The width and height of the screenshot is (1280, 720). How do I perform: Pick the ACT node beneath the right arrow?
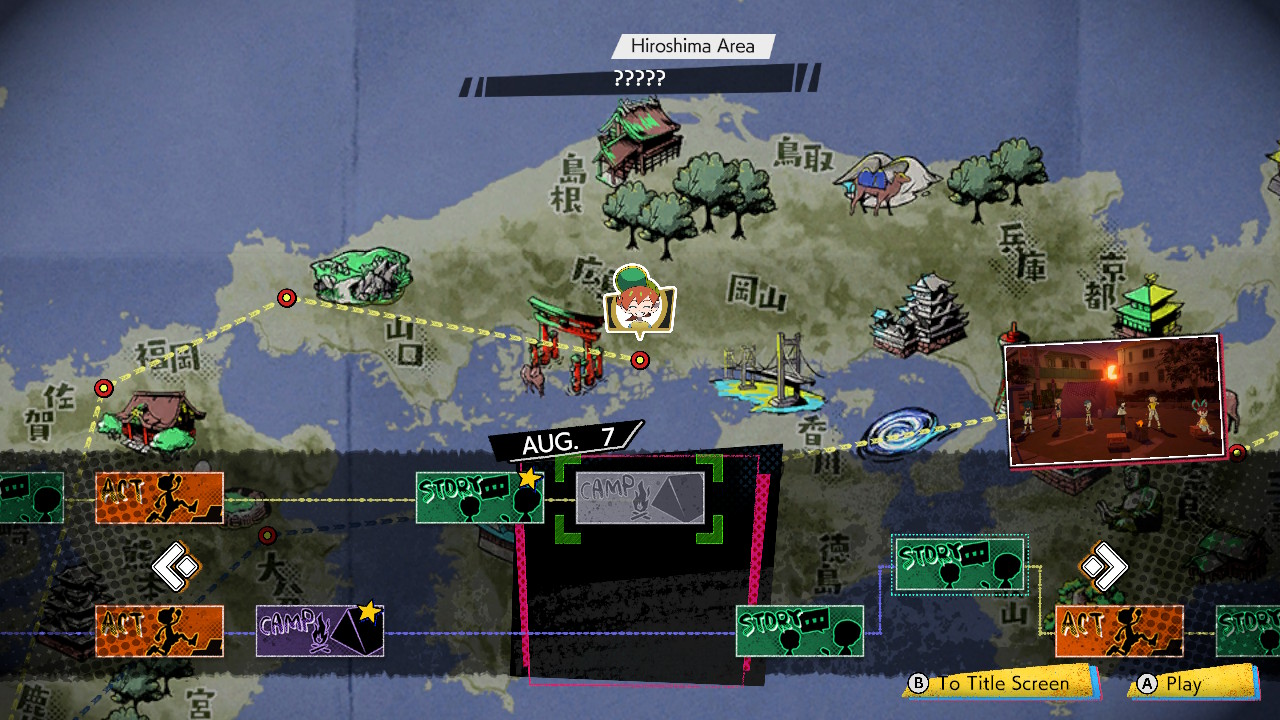1119,631
